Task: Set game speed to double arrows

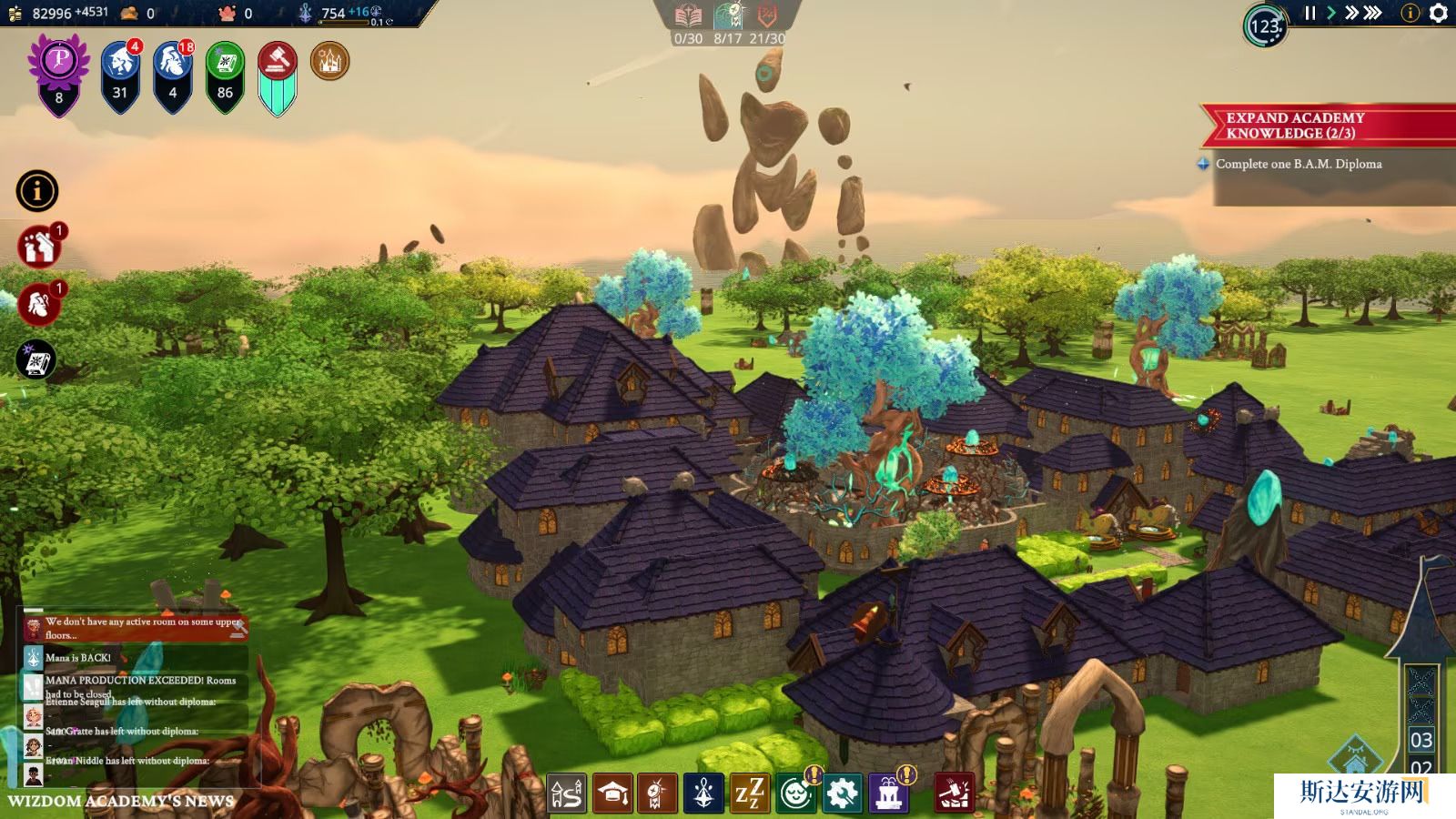Action: coord(1351,13)
